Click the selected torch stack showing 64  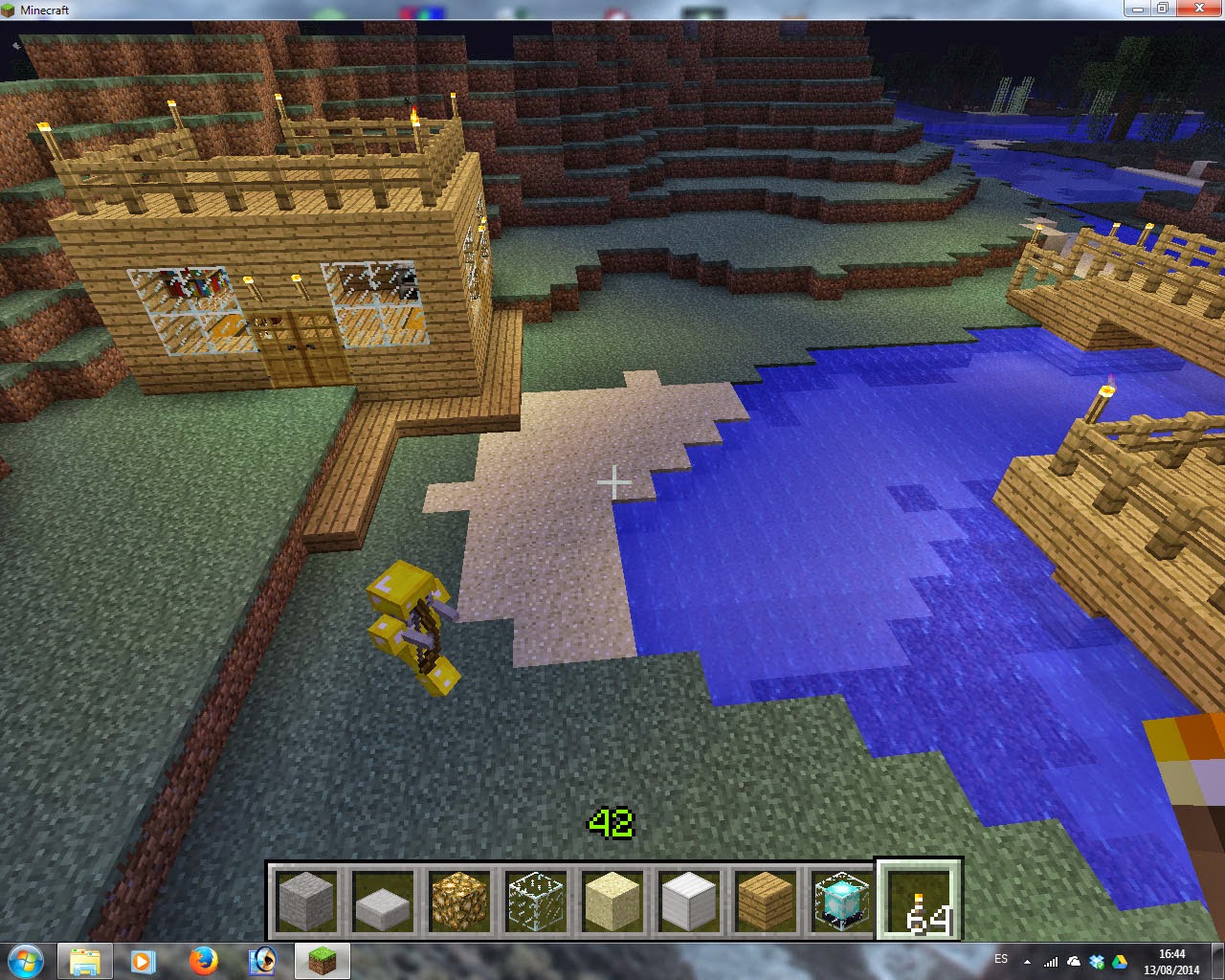[918, 901]
